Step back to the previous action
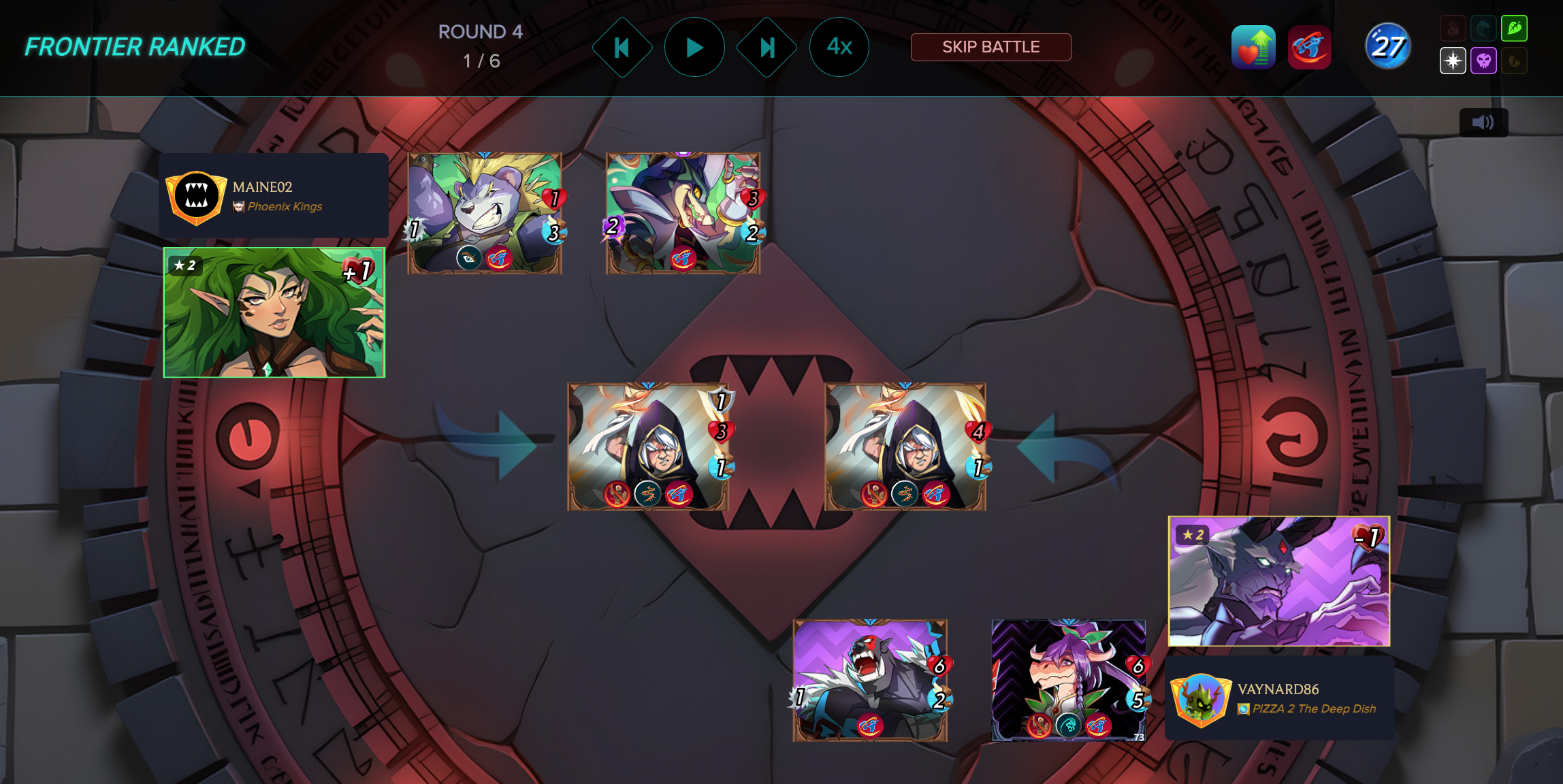Image resolution: width=1563 pixels, height=784 pixels. (622, 47)
